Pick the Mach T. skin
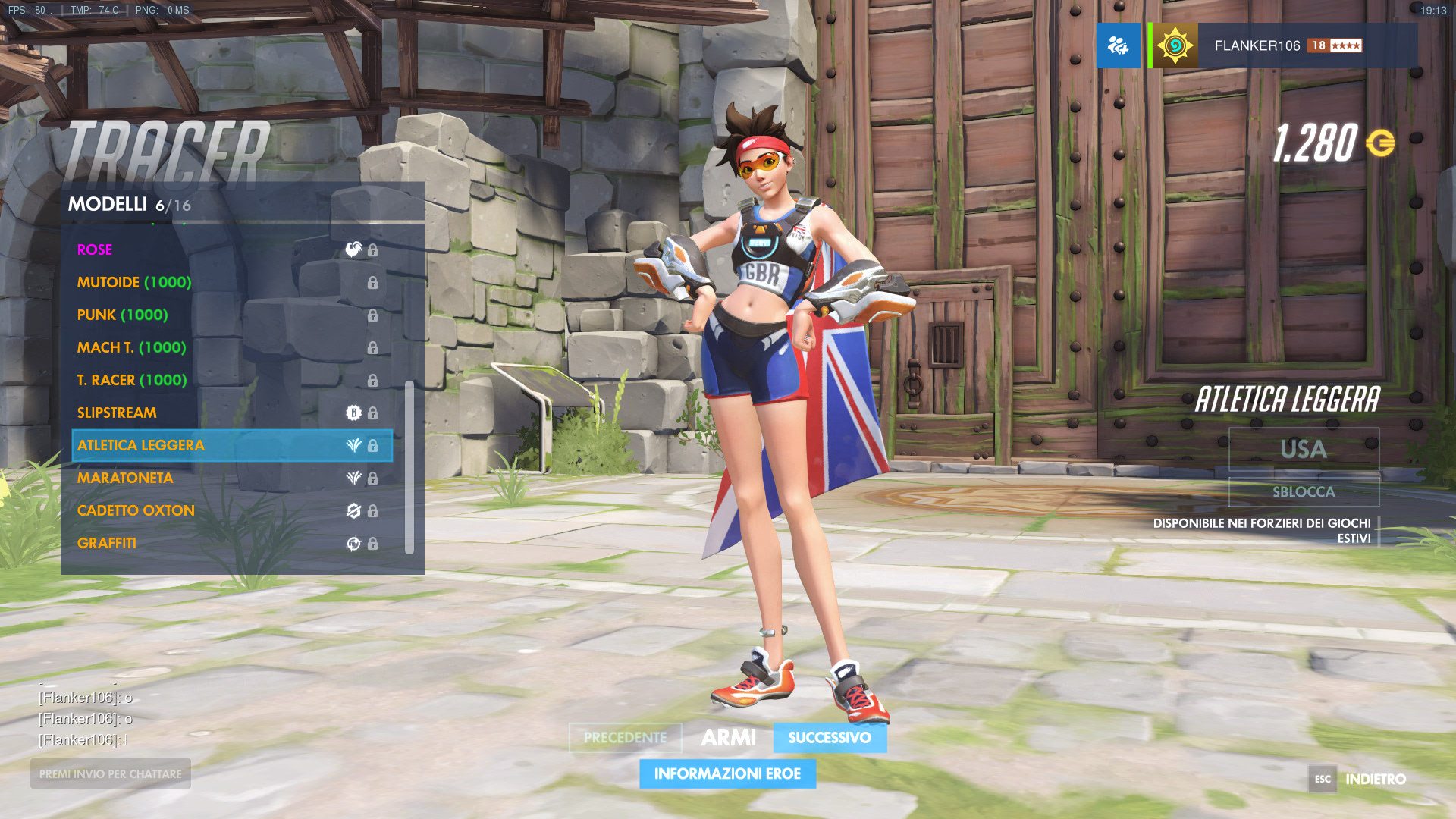This screenshot has height=819, width=1456. click(227, 347)
